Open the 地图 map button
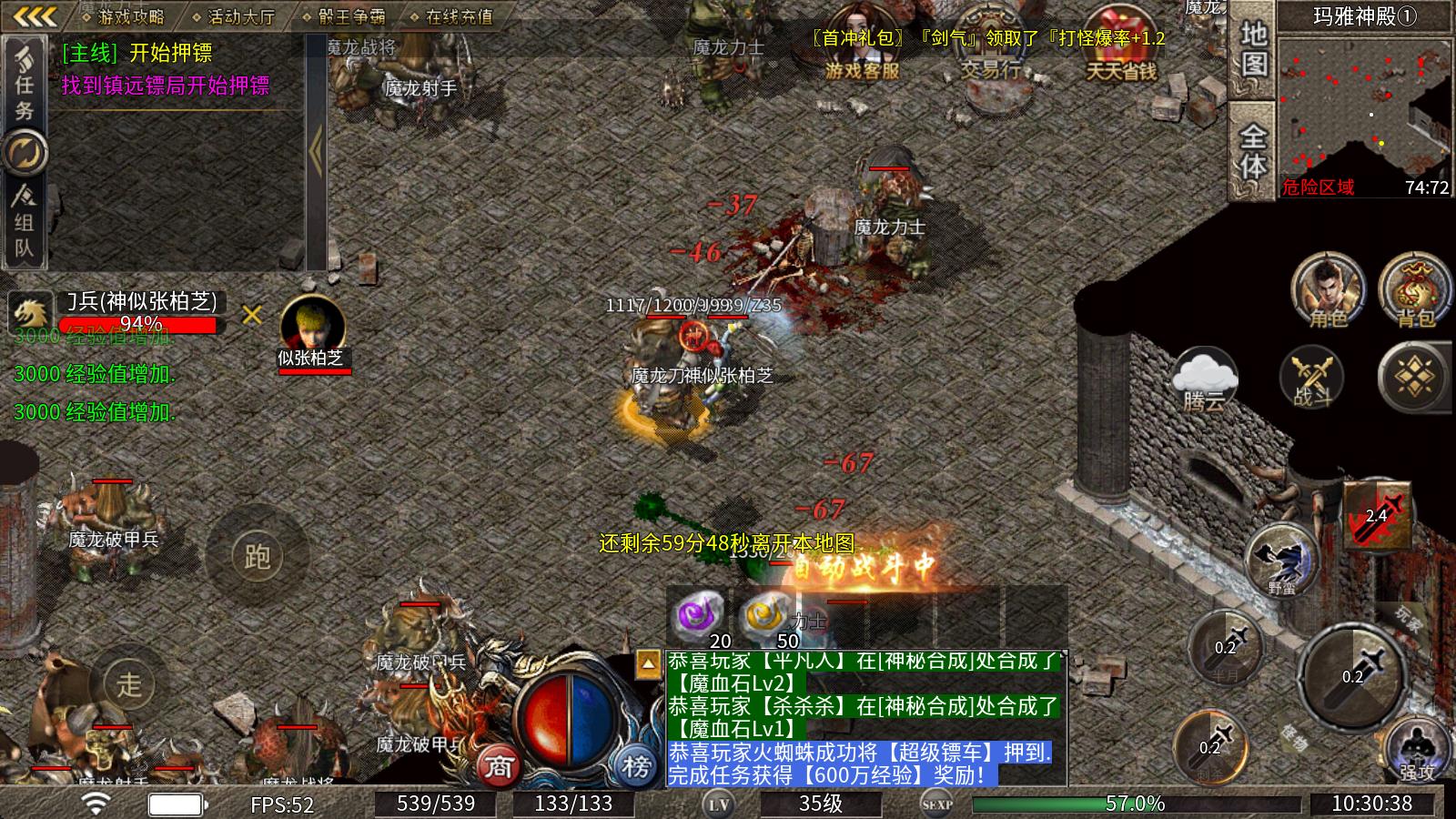This screenshot has height=819, width=1456. 1253,50
